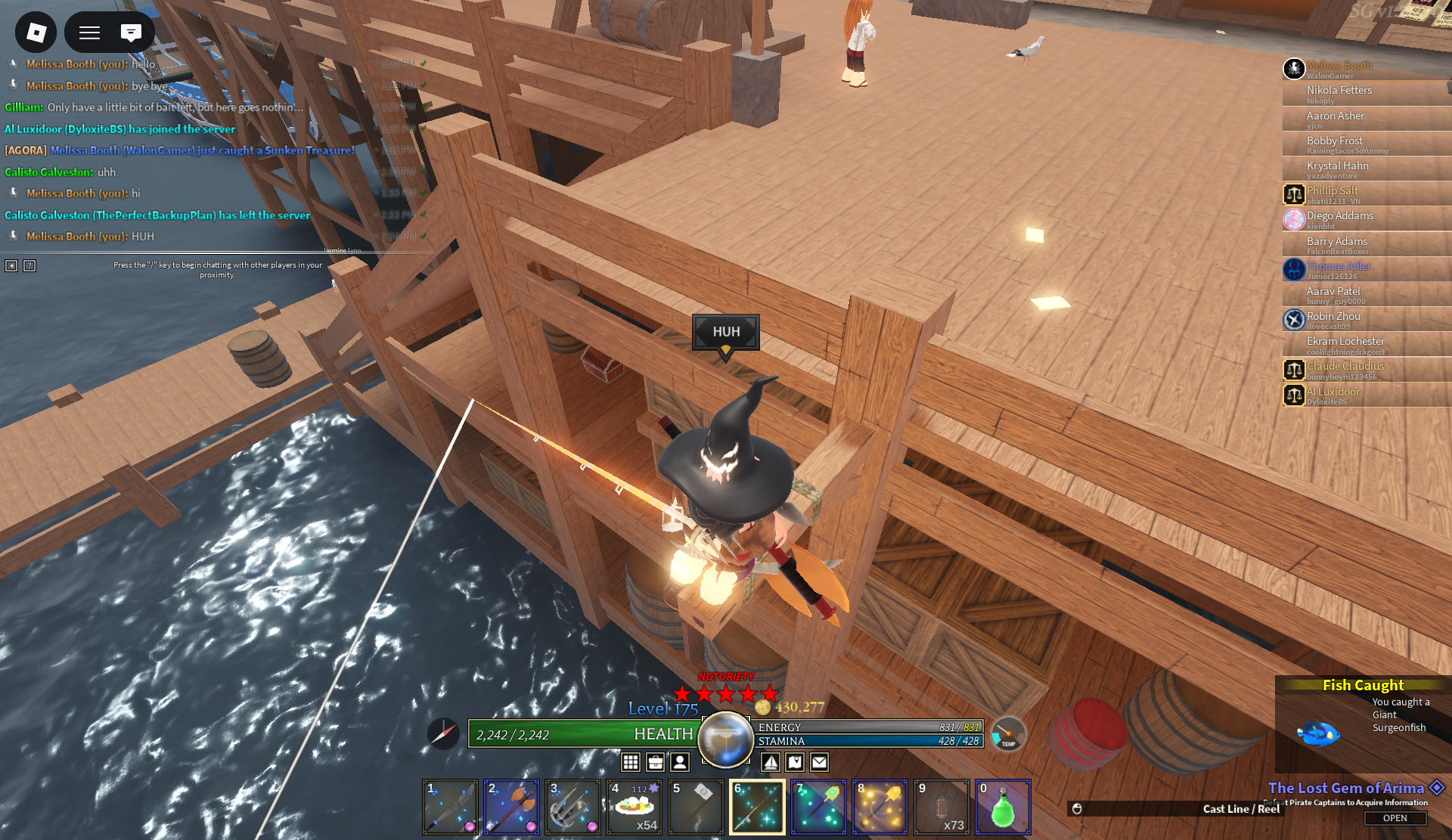The width and height of the screenshot is (1452, 840).
Task: Open the Roblox logo menu
Action: point(36,32)
